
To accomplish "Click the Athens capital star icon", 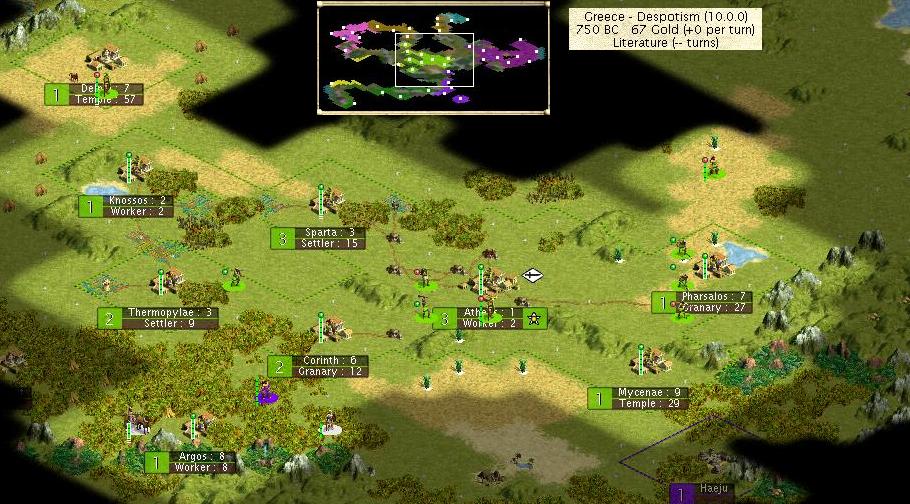I will coord(534,319).
